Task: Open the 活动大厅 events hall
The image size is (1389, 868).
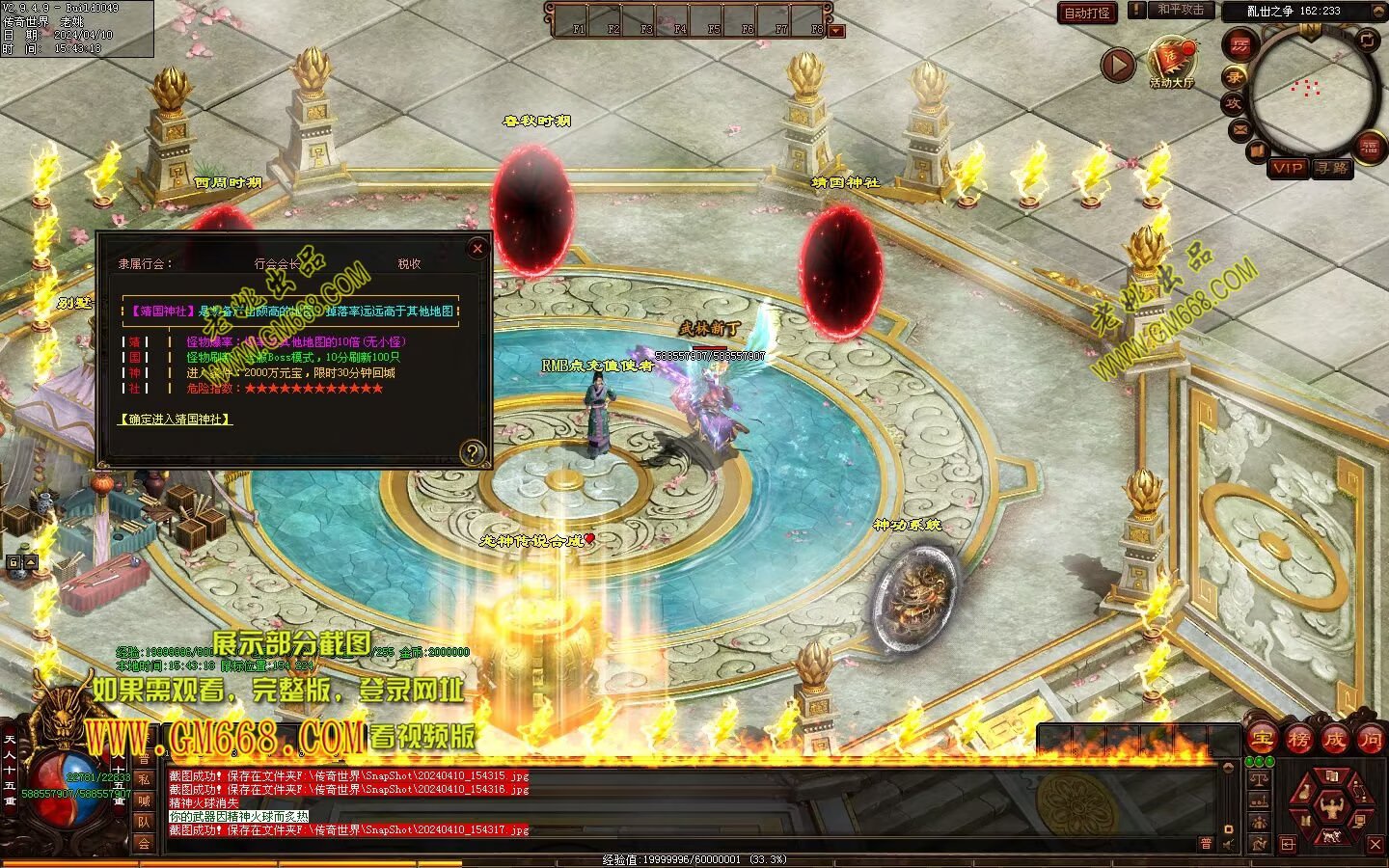Action: point(1171,61)
